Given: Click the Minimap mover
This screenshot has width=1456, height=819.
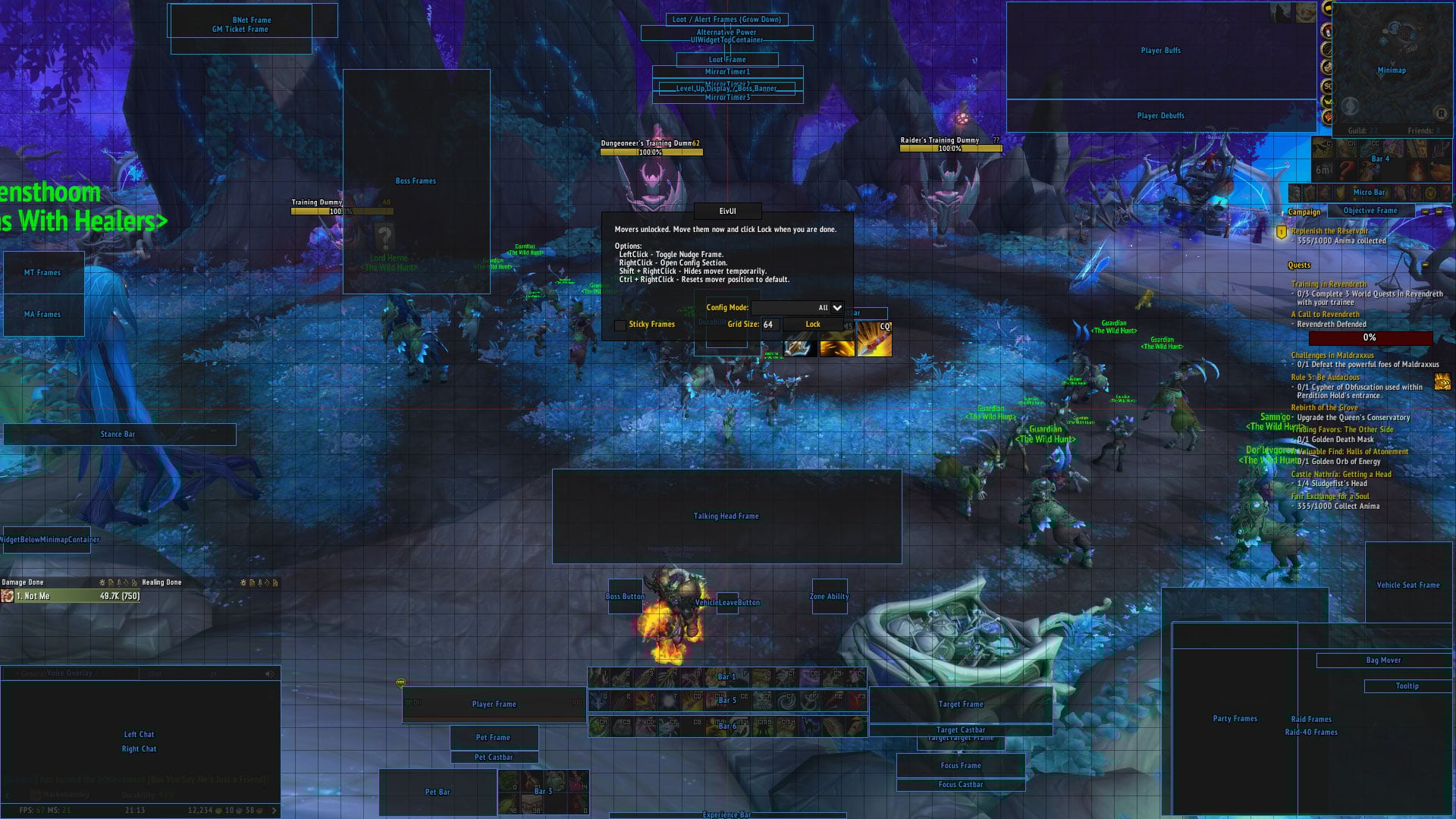Looking at the screenshot, I should tap(1391, 71).
